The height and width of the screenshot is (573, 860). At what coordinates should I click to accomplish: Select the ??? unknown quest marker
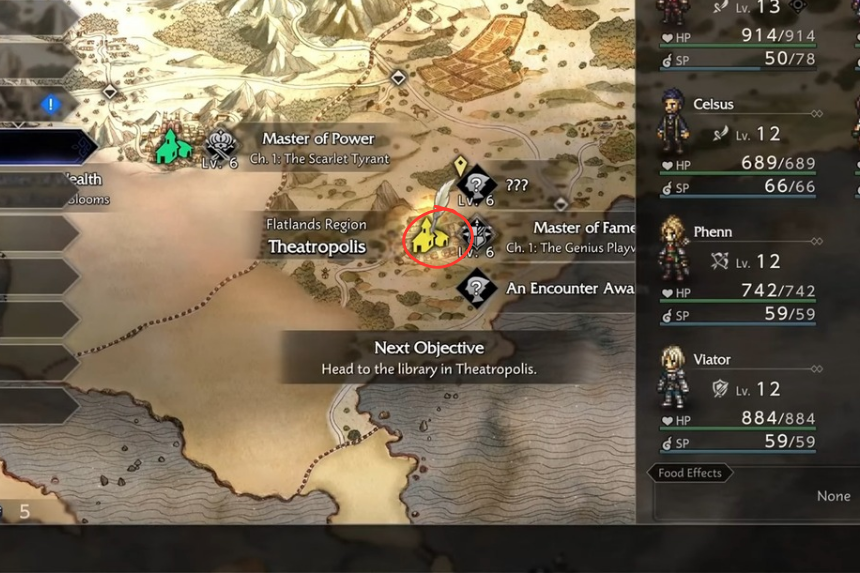[477, 184]
